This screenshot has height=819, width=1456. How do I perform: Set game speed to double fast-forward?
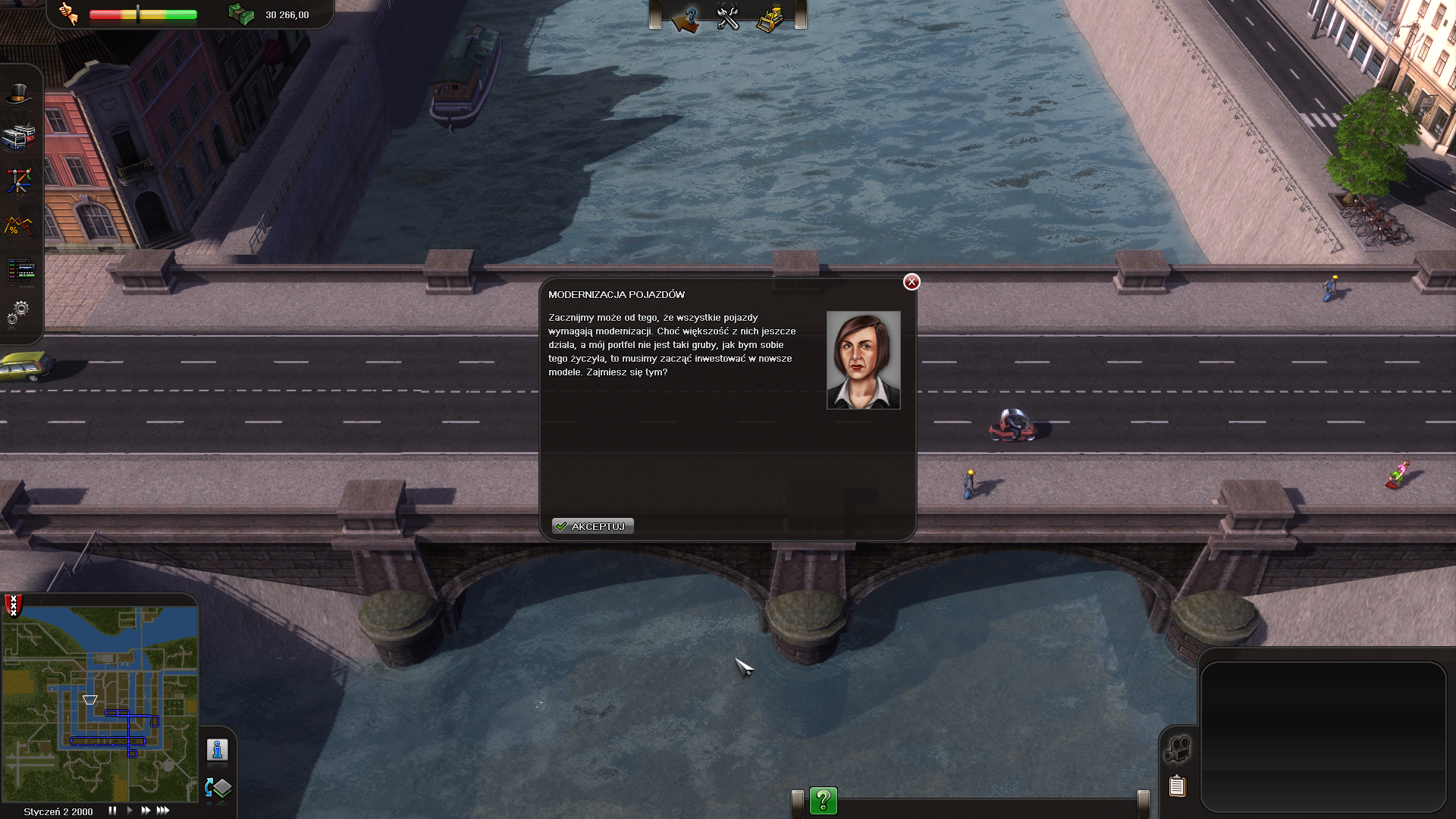(146, 811)
